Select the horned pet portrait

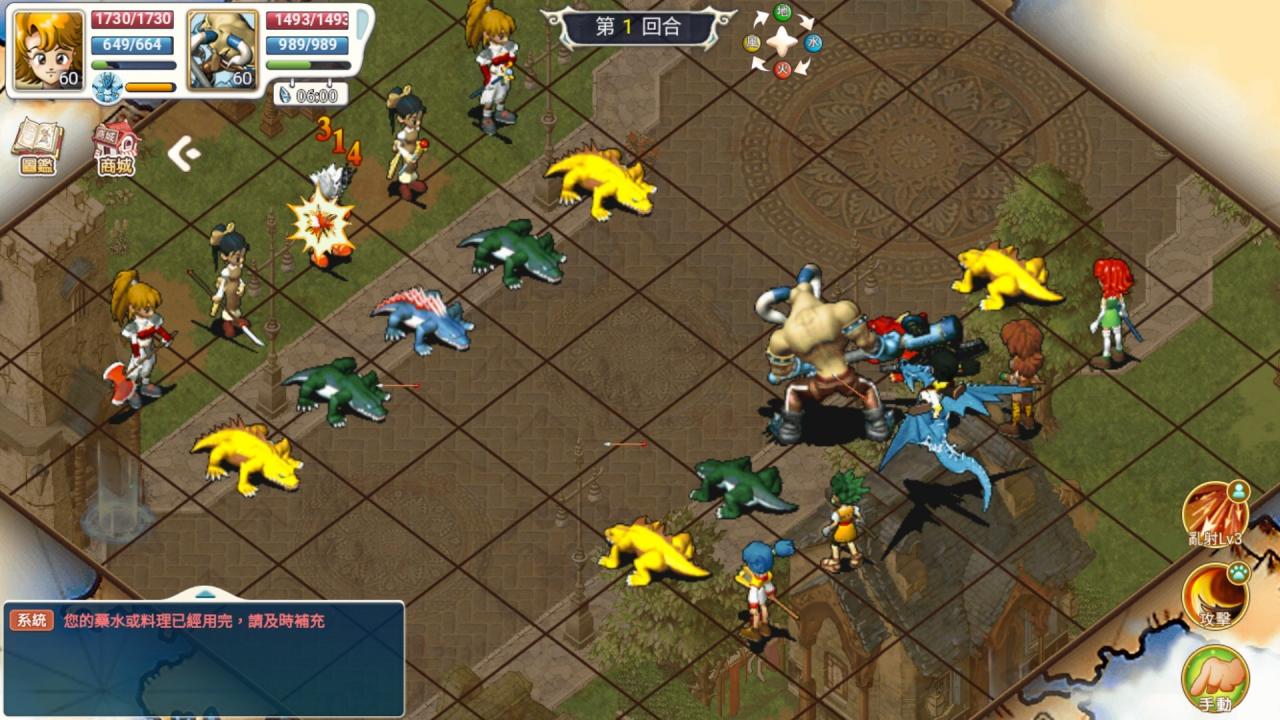(x=222, y=50)
